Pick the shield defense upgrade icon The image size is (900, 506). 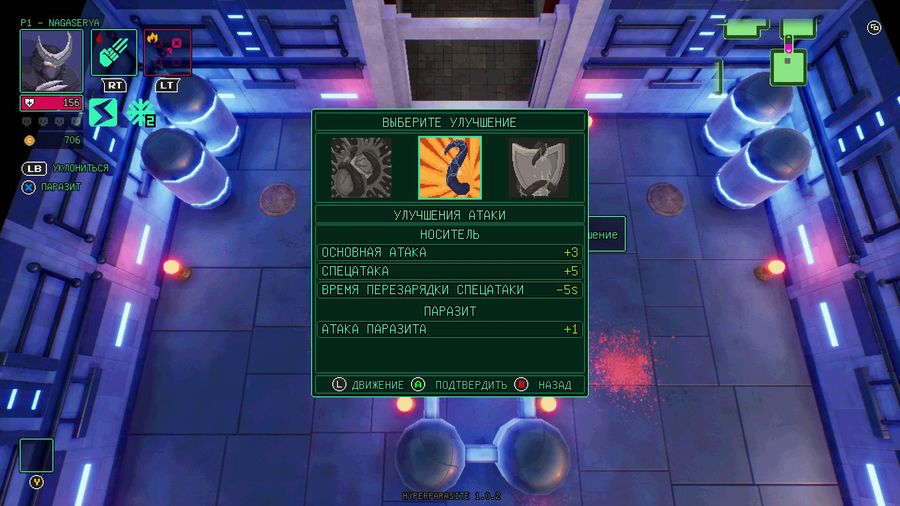pos(538,167)
